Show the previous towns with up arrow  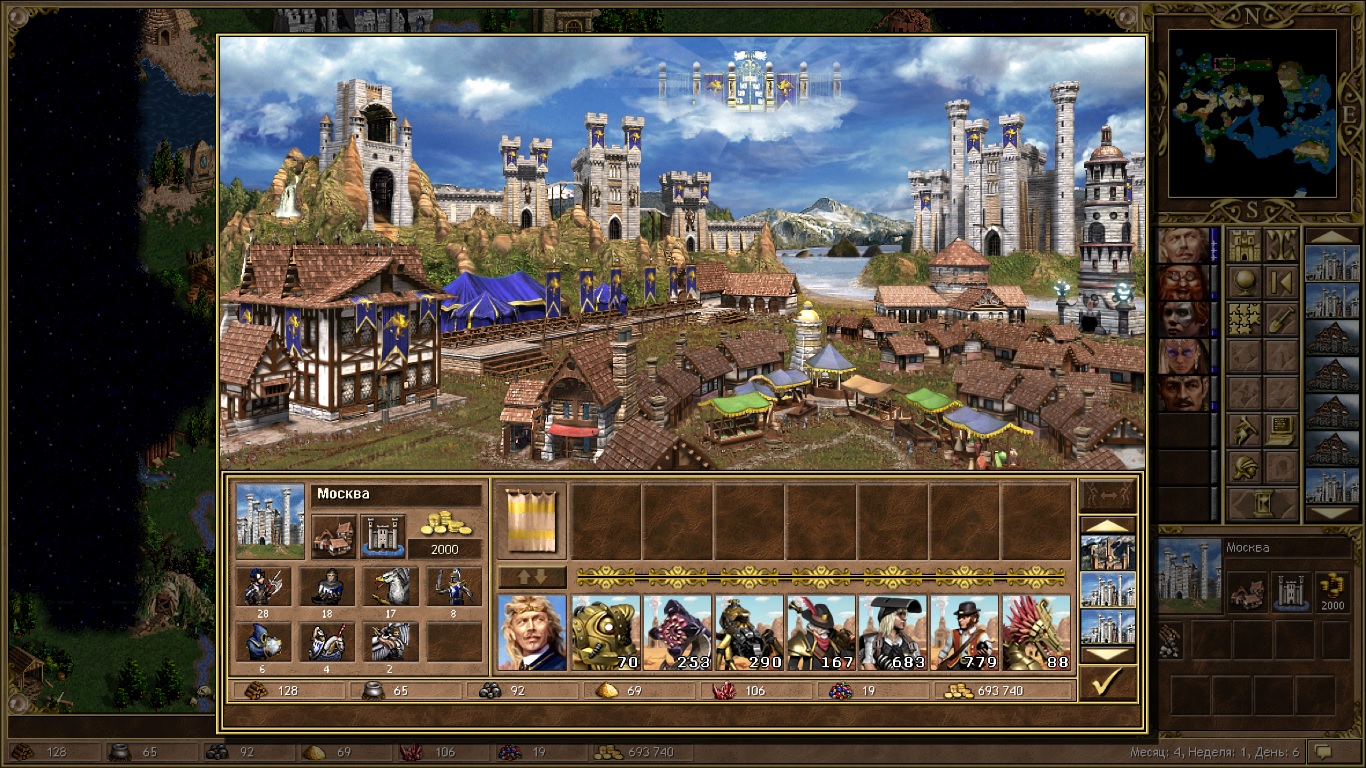[1107, 524]
